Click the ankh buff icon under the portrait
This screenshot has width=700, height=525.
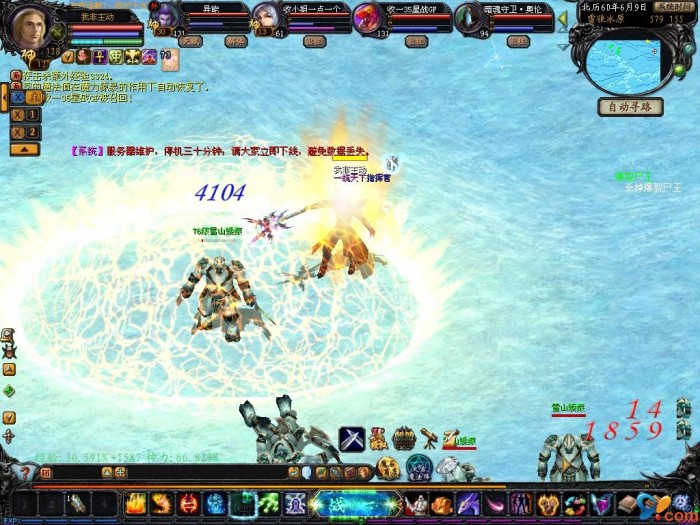[100, 57]
